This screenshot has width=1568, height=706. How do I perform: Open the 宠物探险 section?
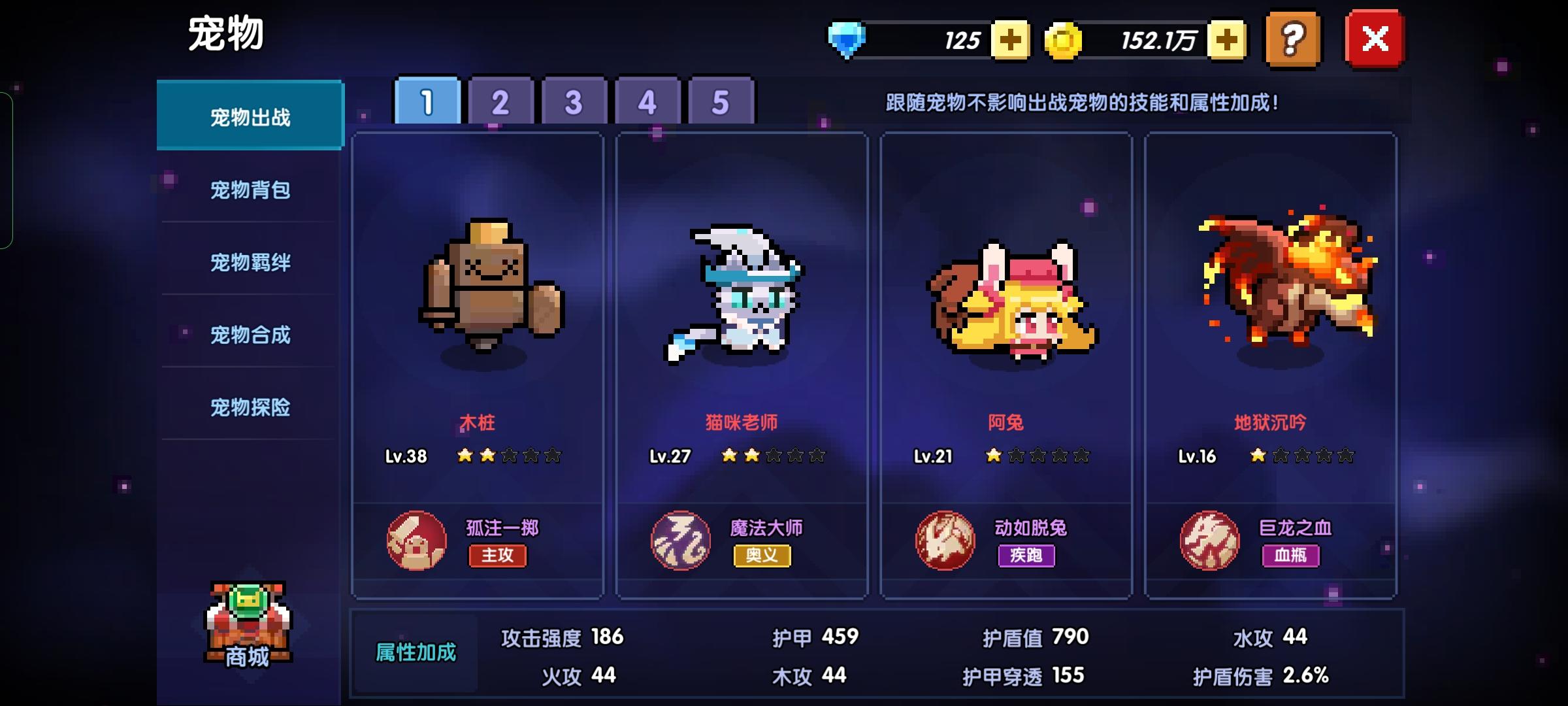click(250, 408)
